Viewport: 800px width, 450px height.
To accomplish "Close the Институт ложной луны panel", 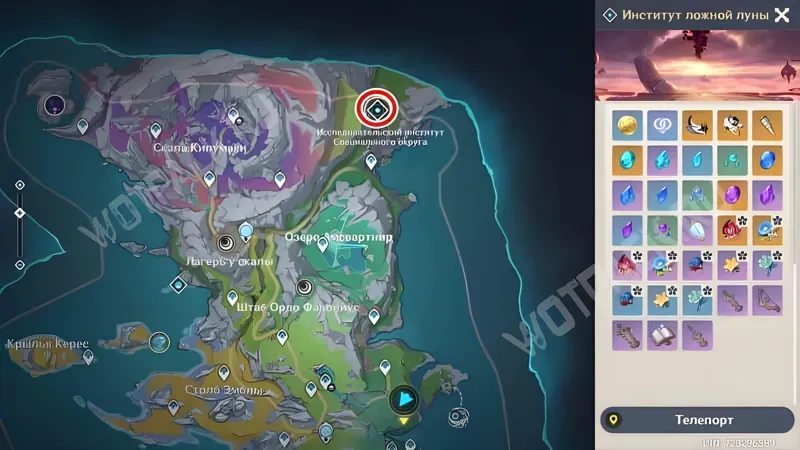I will (x=782, y=15).
